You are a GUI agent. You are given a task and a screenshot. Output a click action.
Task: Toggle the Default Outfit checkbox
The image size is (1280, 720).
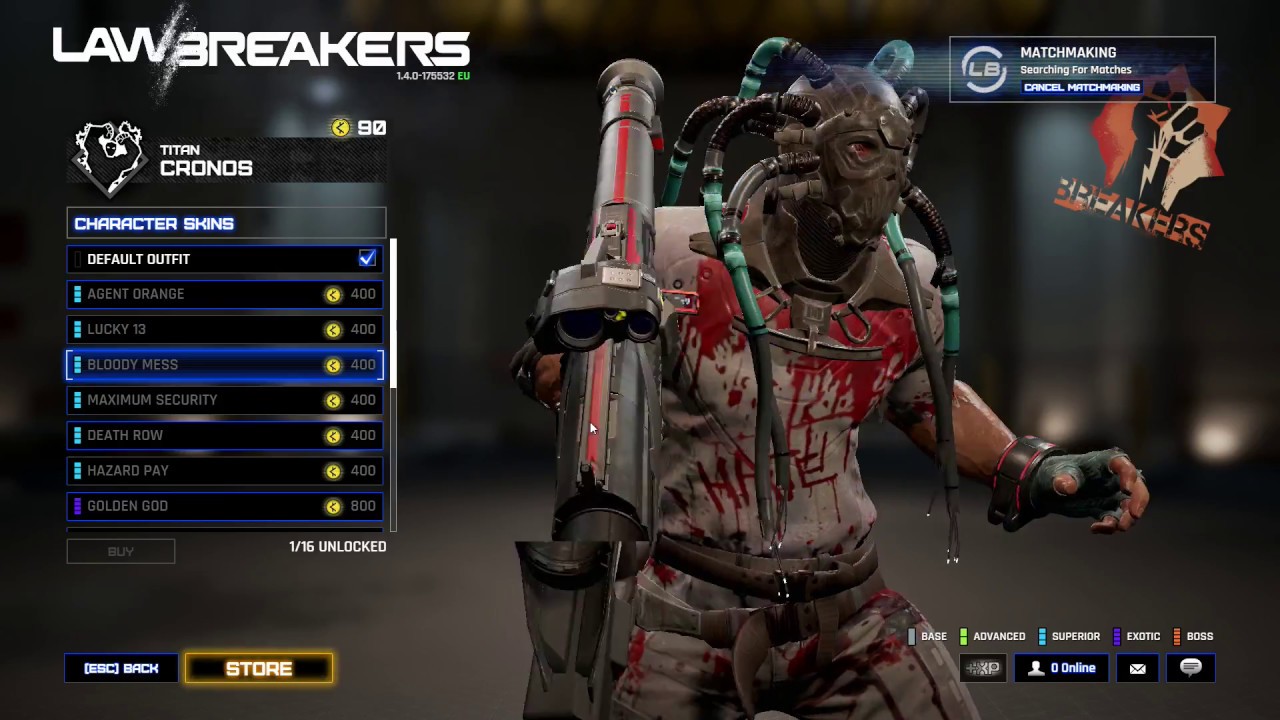coord(367,259)
